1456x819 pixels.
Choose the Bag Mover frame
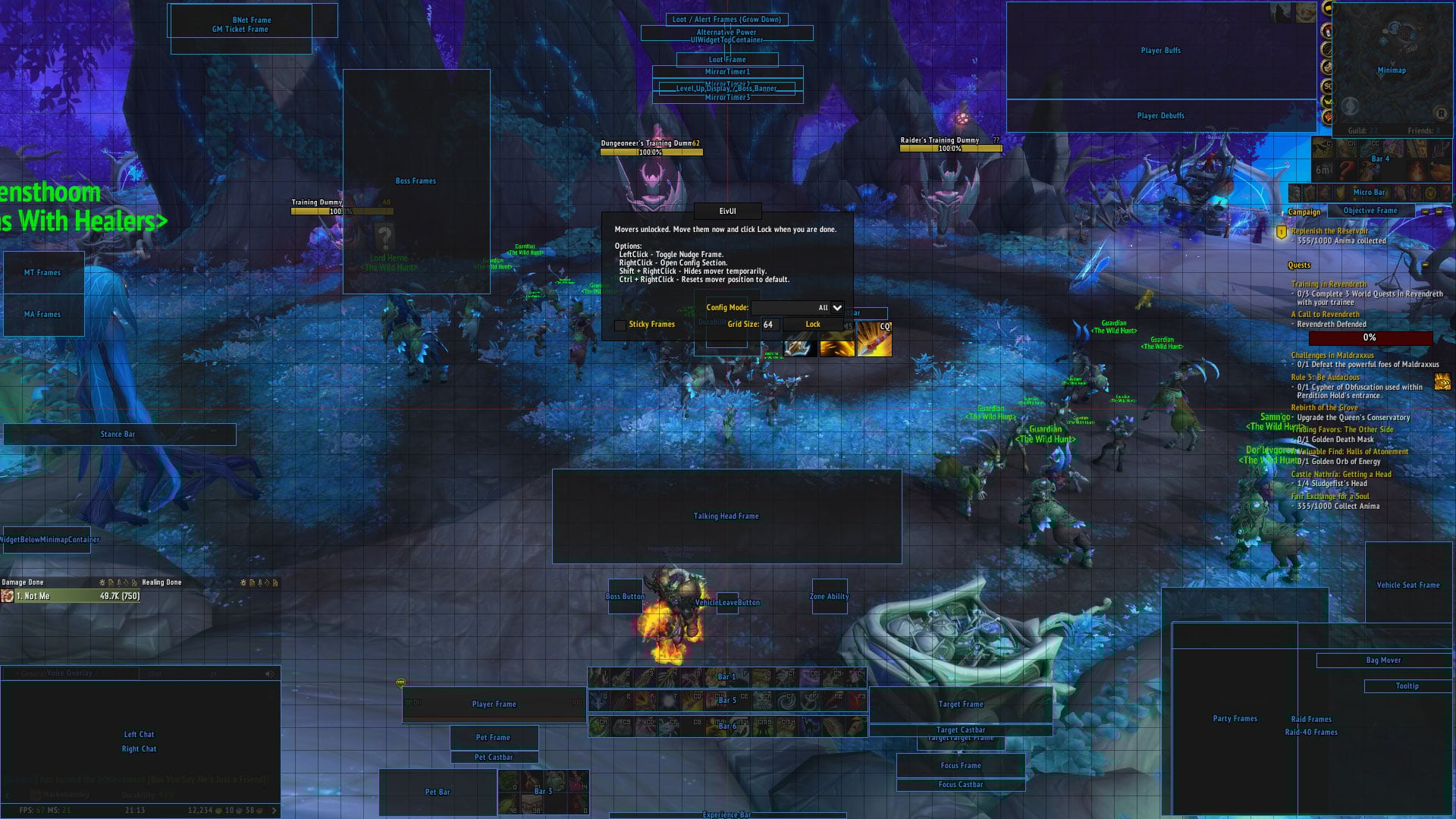pyautogui.click(x=1383, y=661)
